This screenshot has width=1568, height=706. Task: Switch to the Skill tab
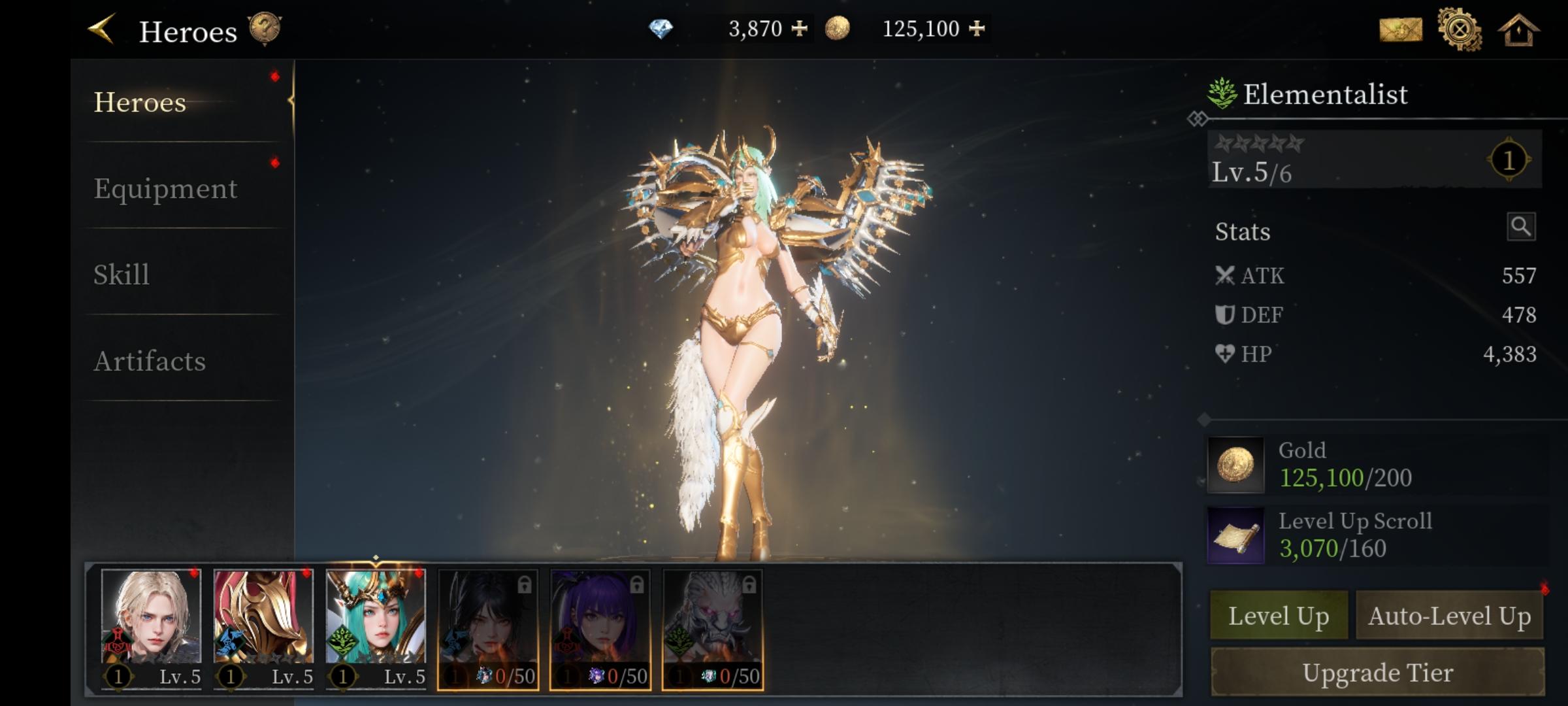click(122, 275)
